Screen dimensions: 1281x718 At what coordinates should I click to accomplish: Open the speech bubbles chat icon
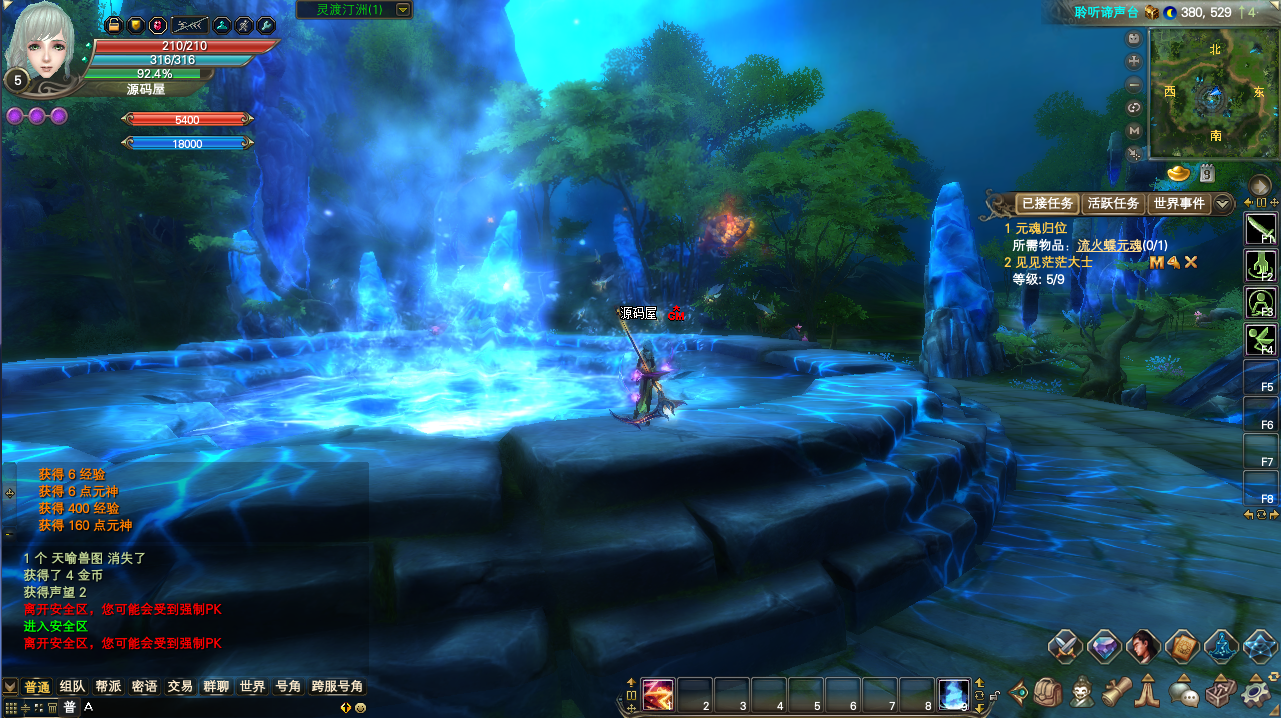(1186, 691)
